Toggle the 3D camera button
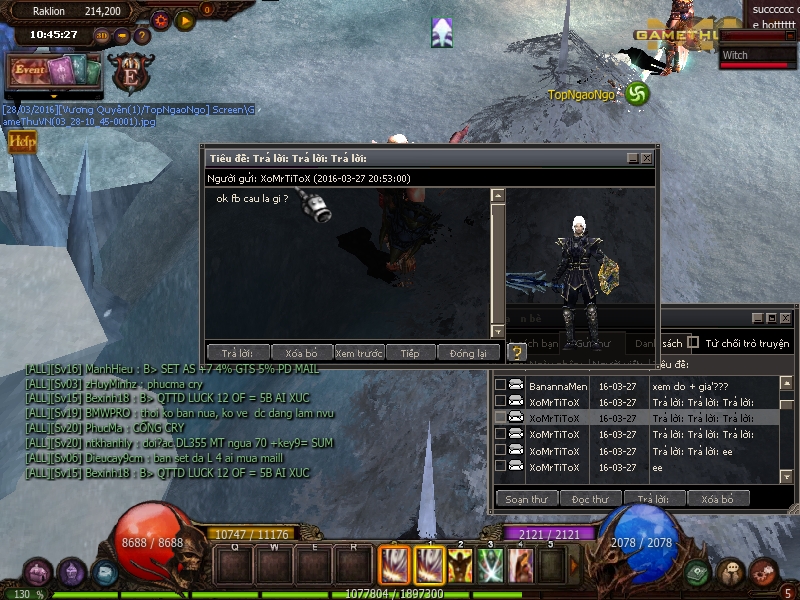The height and width of the screenshot is (600, 800). (x=103, y=35)
